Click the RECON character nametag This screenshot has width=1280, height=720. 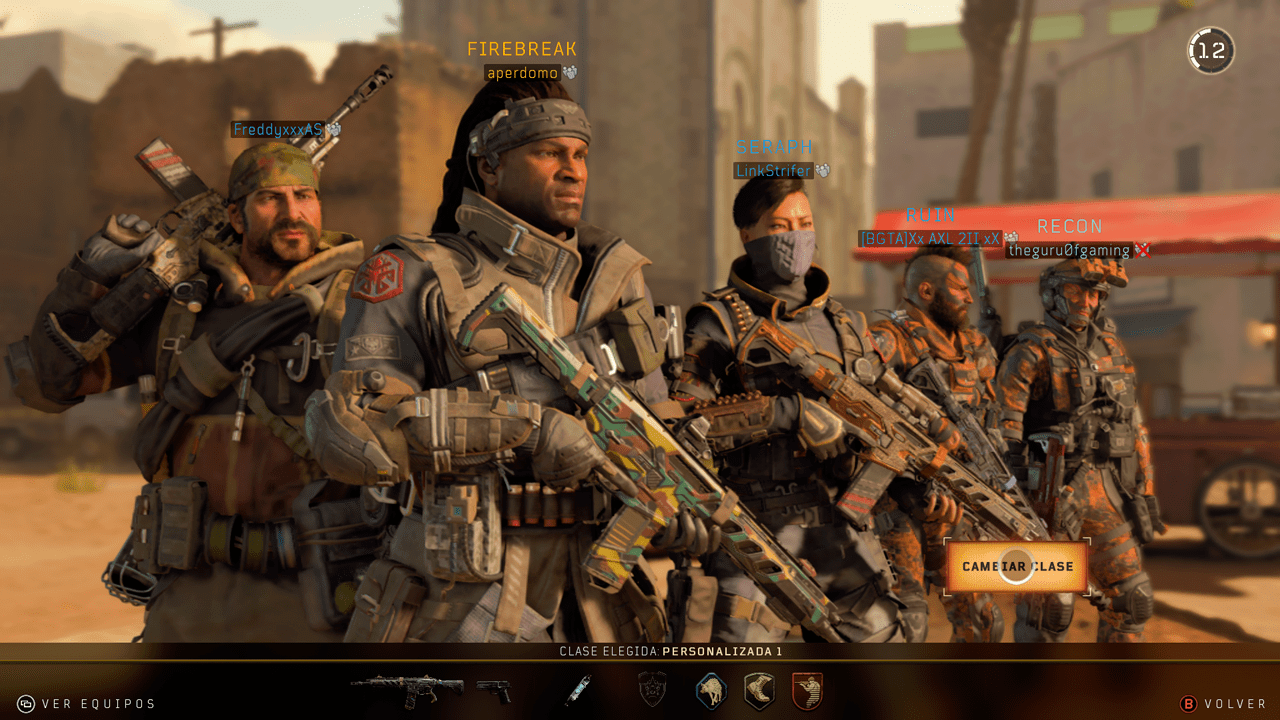[x=1069, y=226]
